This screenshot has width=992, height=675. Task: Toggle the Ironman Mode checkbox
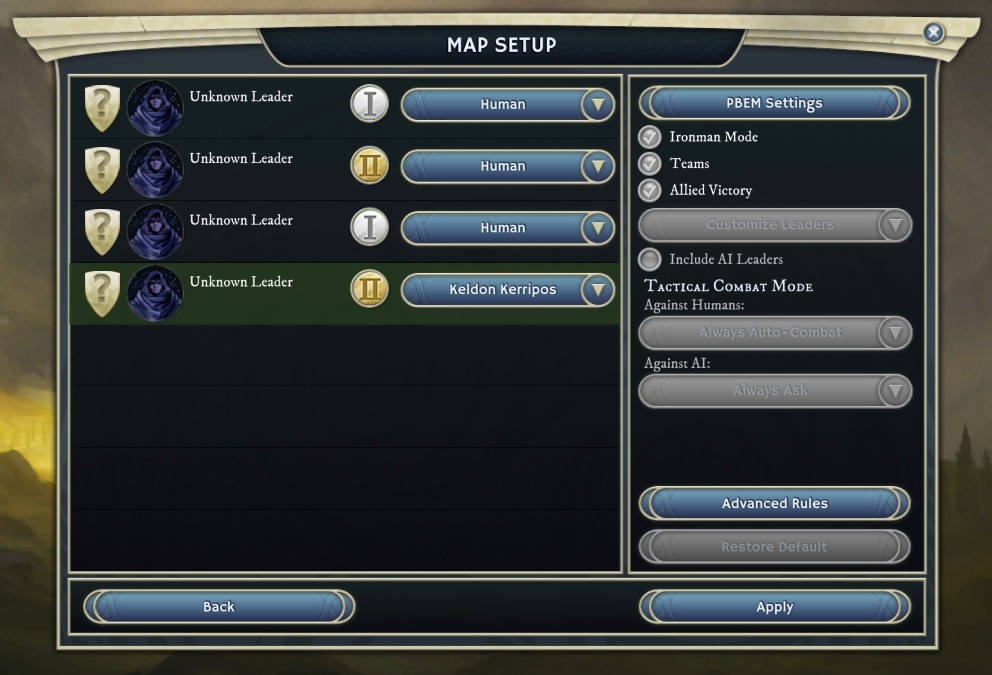[651, 137]
